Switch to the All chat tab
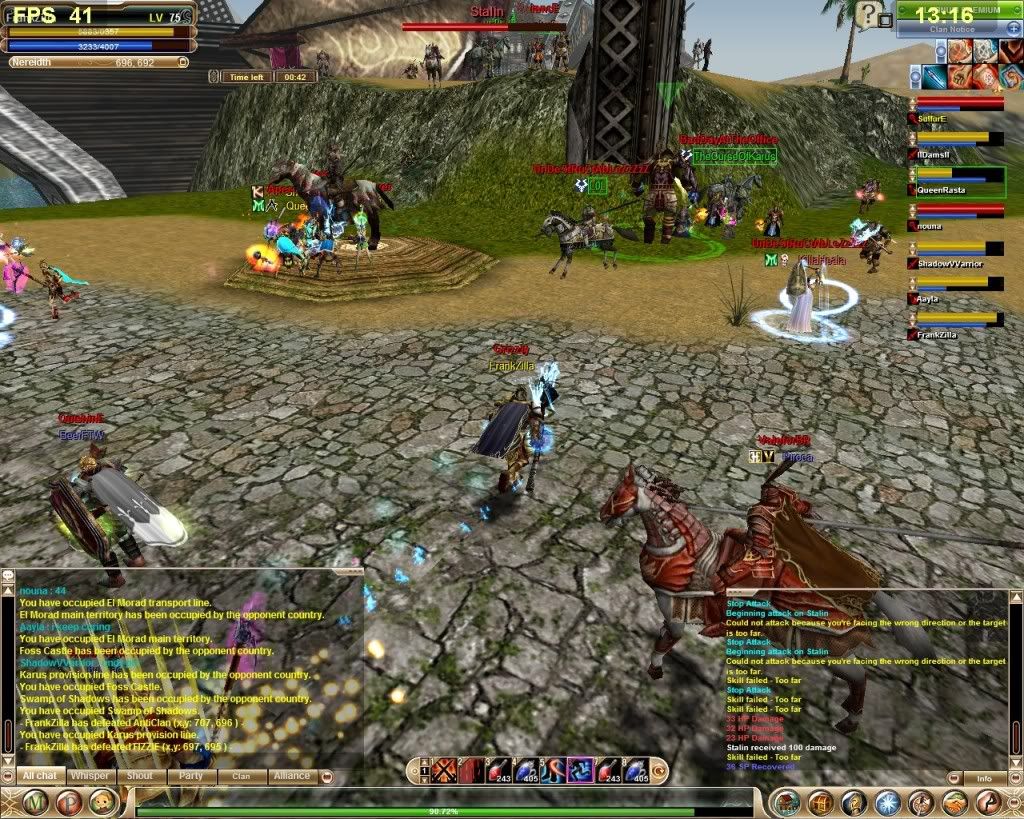1024x819 pixels. pos(40,776)
